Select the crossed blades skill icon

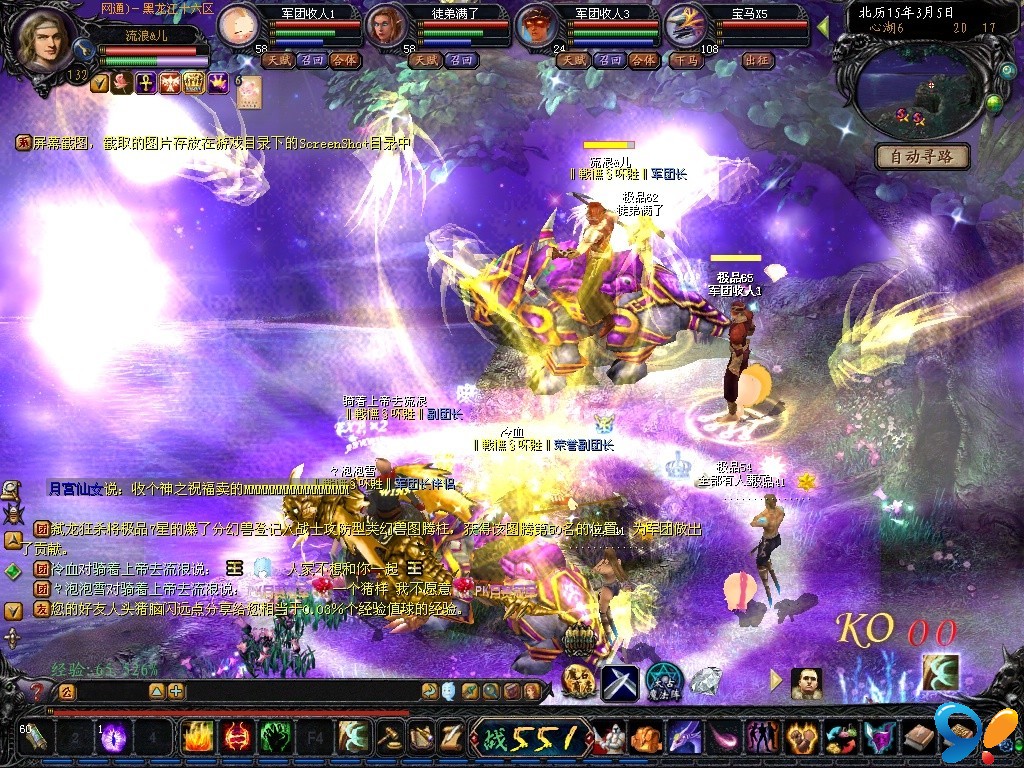[619, 683]
